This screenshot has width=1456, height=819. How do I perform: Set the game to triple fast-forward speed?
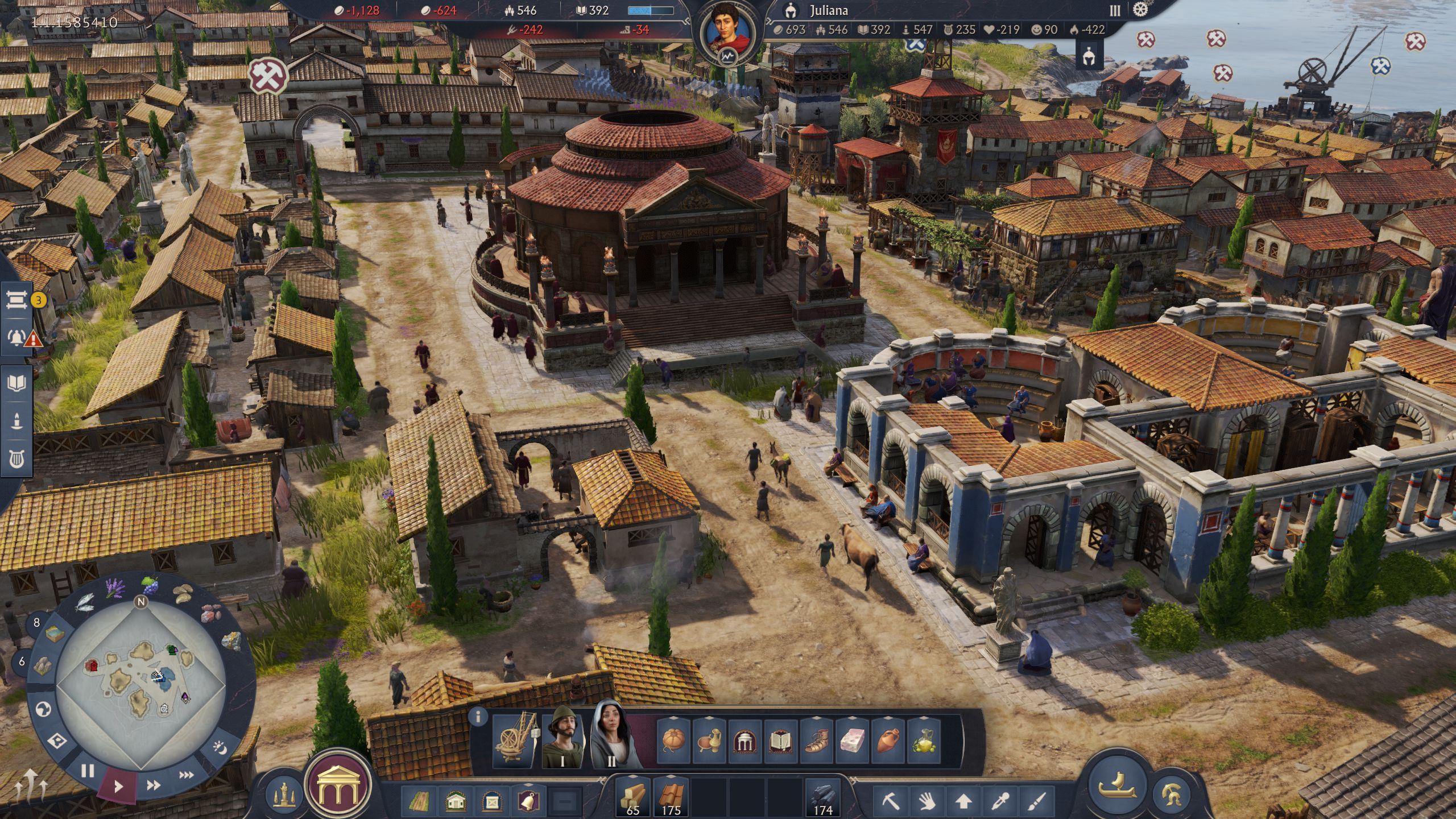[187, 775]
